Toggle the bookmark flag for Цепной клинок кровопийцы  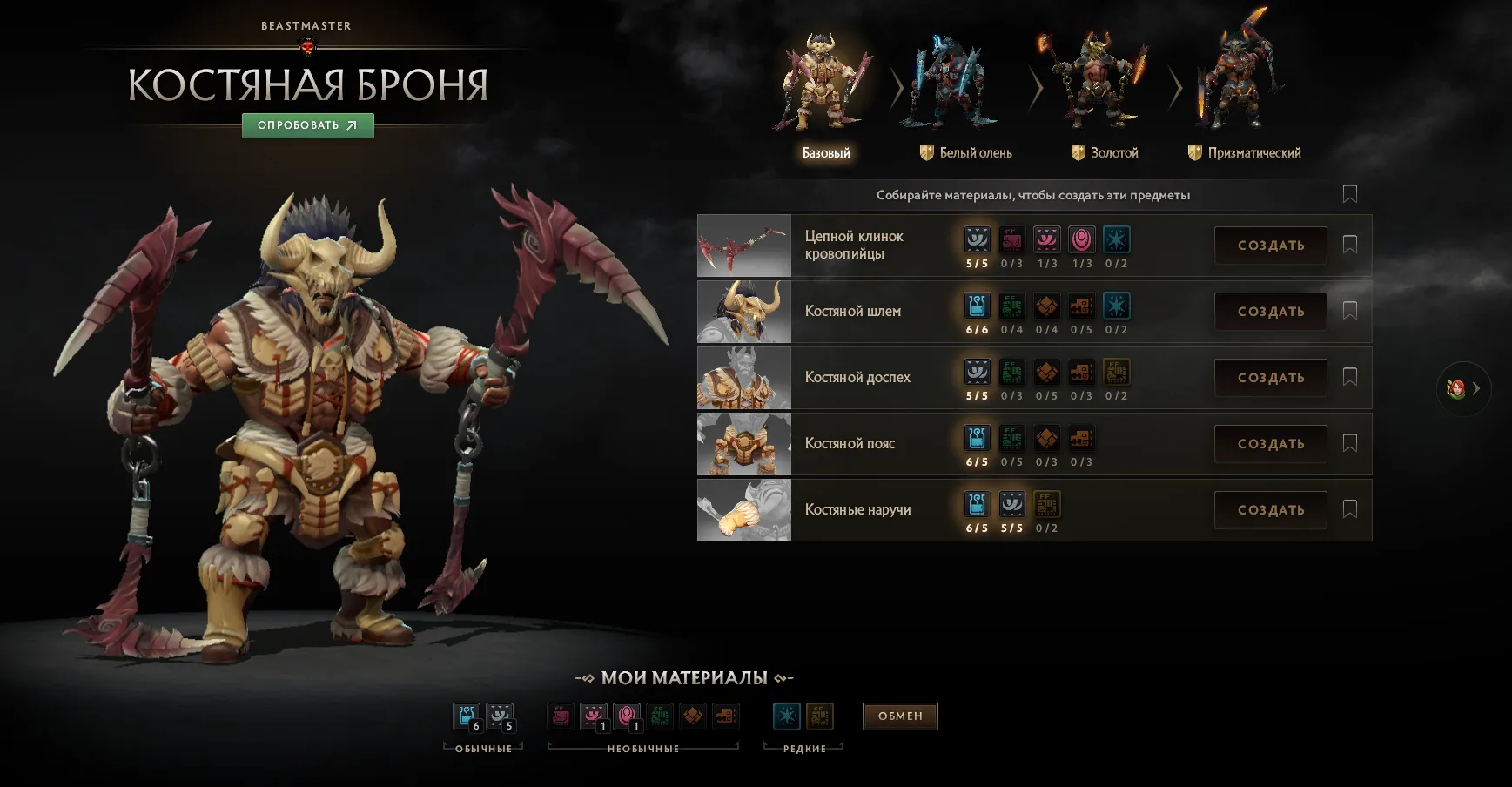[1349, 245]
